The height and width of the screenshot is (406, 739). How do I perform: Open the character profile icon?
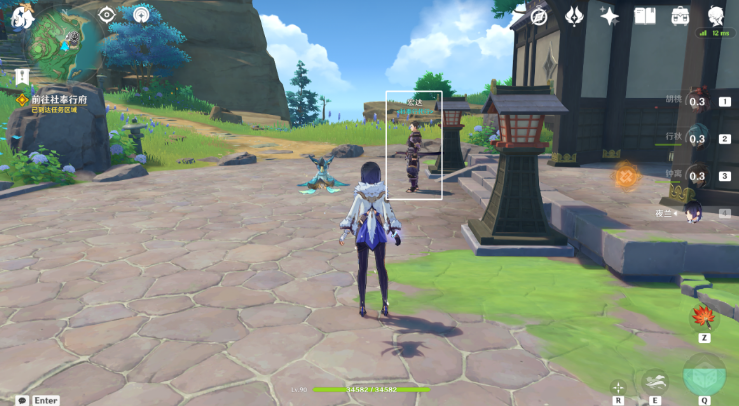(x=716, y=15)
